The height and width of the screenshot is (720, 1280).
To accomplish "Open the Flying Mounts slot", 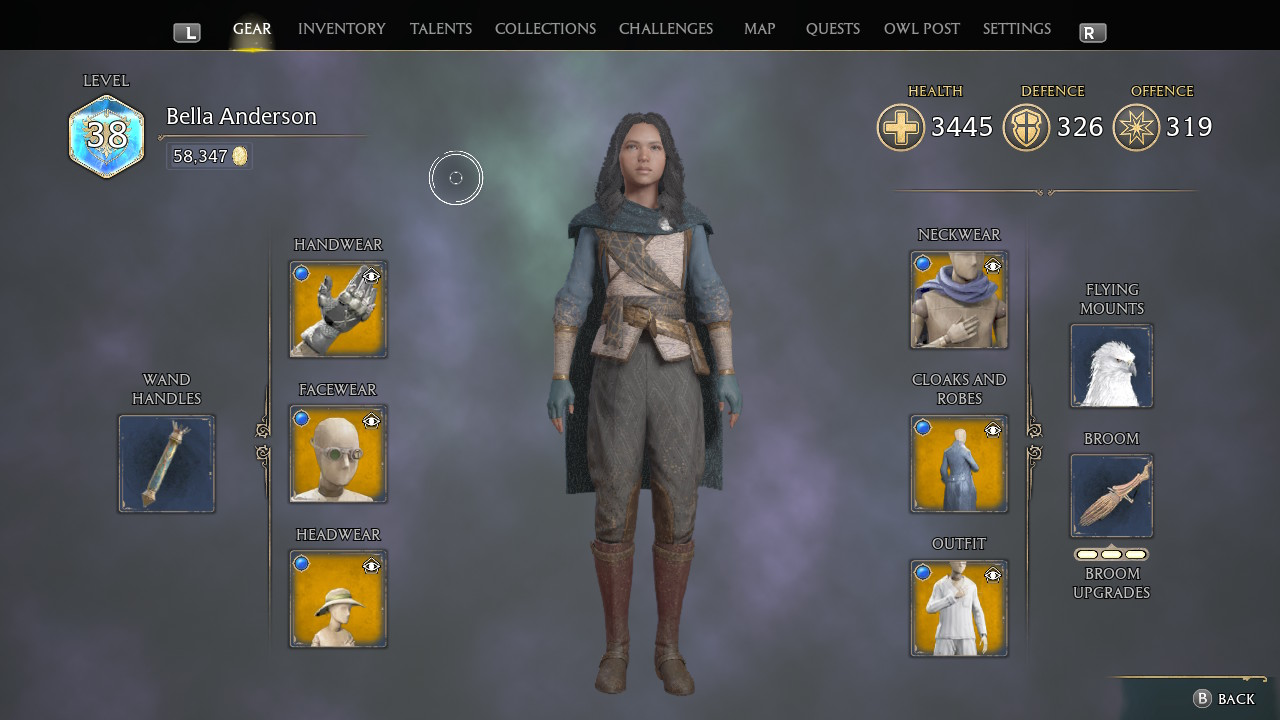I will coord(1111,366).
